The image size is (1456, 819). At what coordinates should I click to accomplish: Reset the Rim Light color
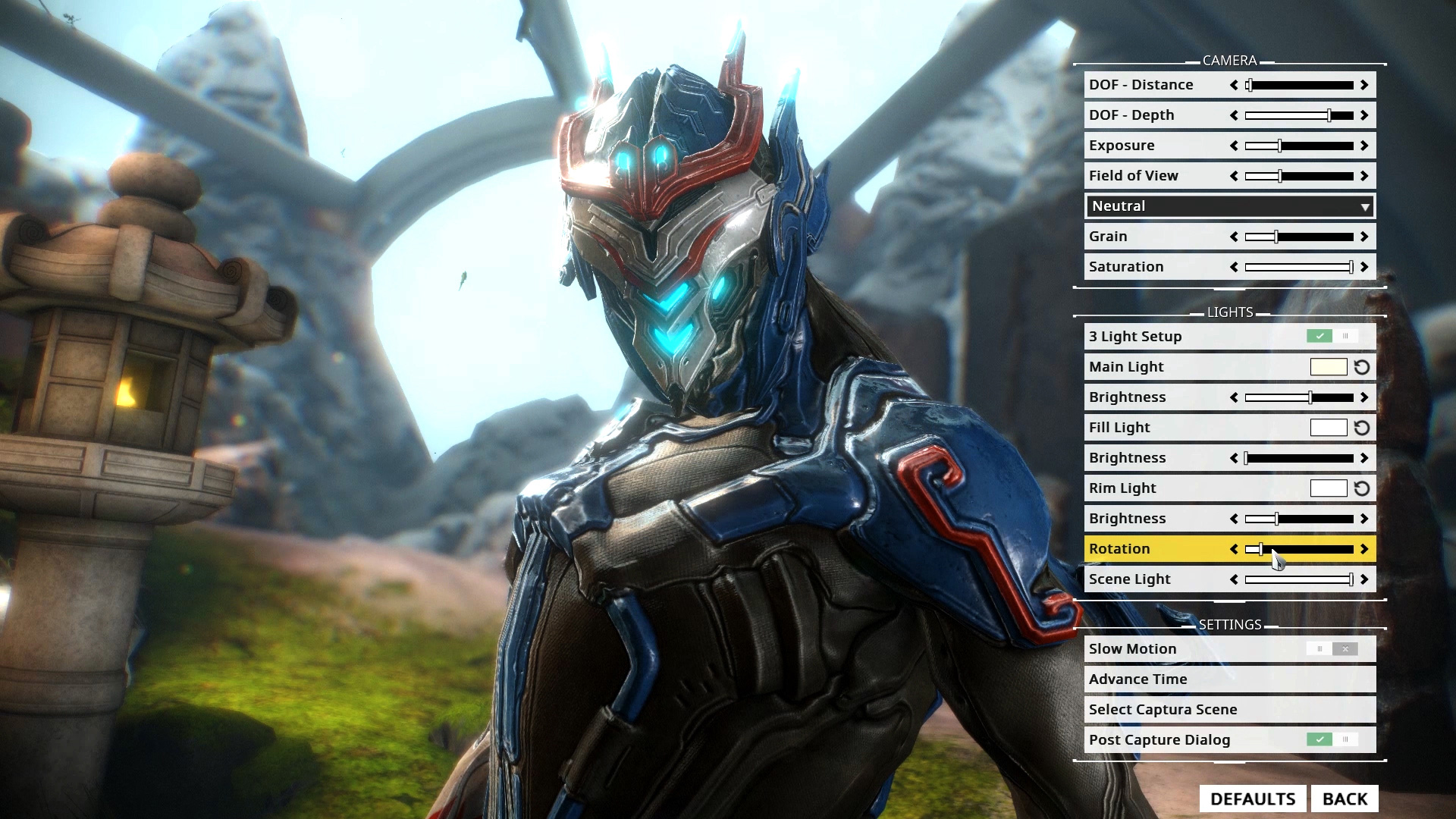pyautogui.click(x=1362, y=488)
